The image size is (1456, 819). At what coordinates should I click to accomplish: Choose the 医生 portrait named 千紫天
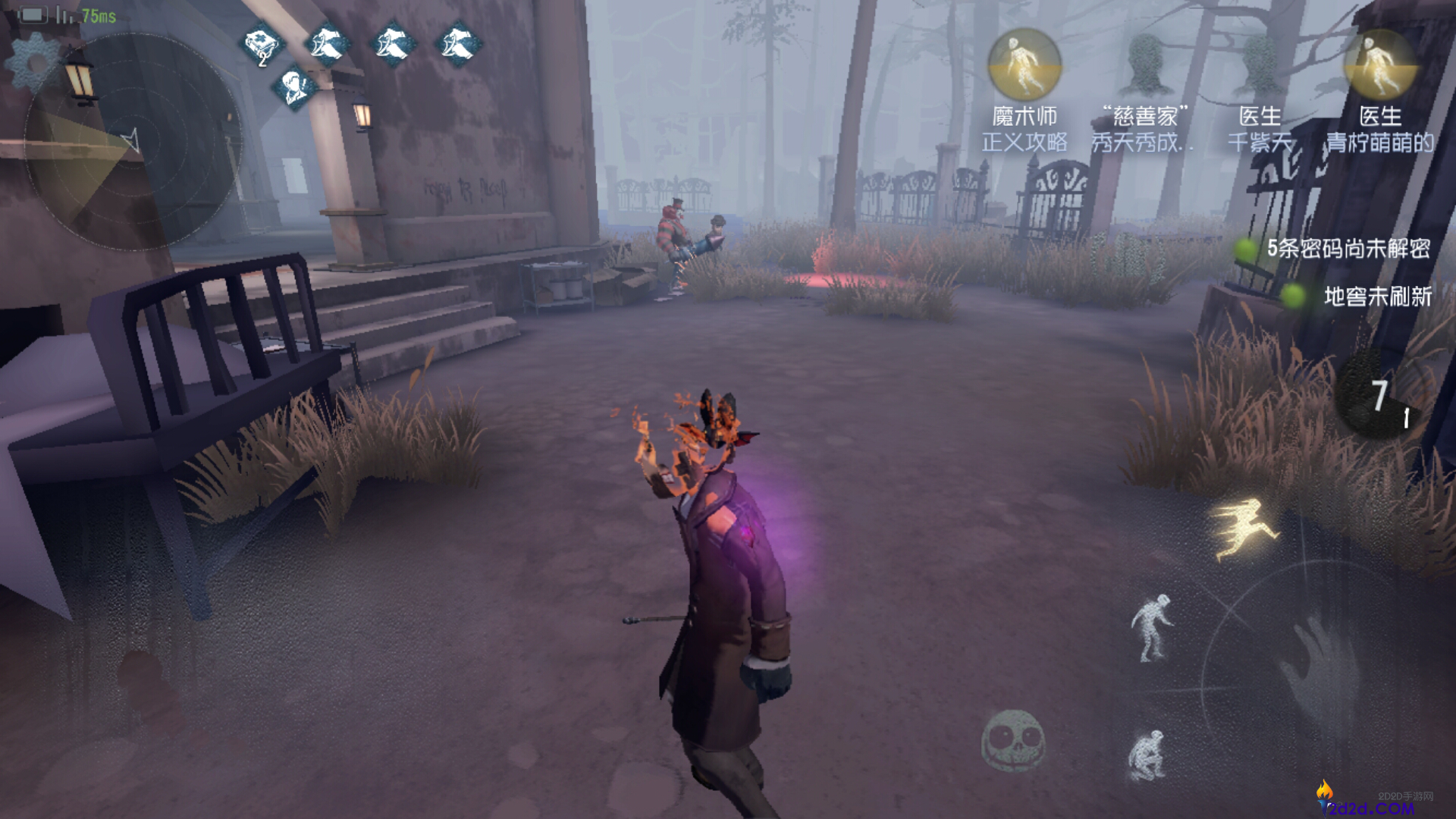[x=1260, y=67]
